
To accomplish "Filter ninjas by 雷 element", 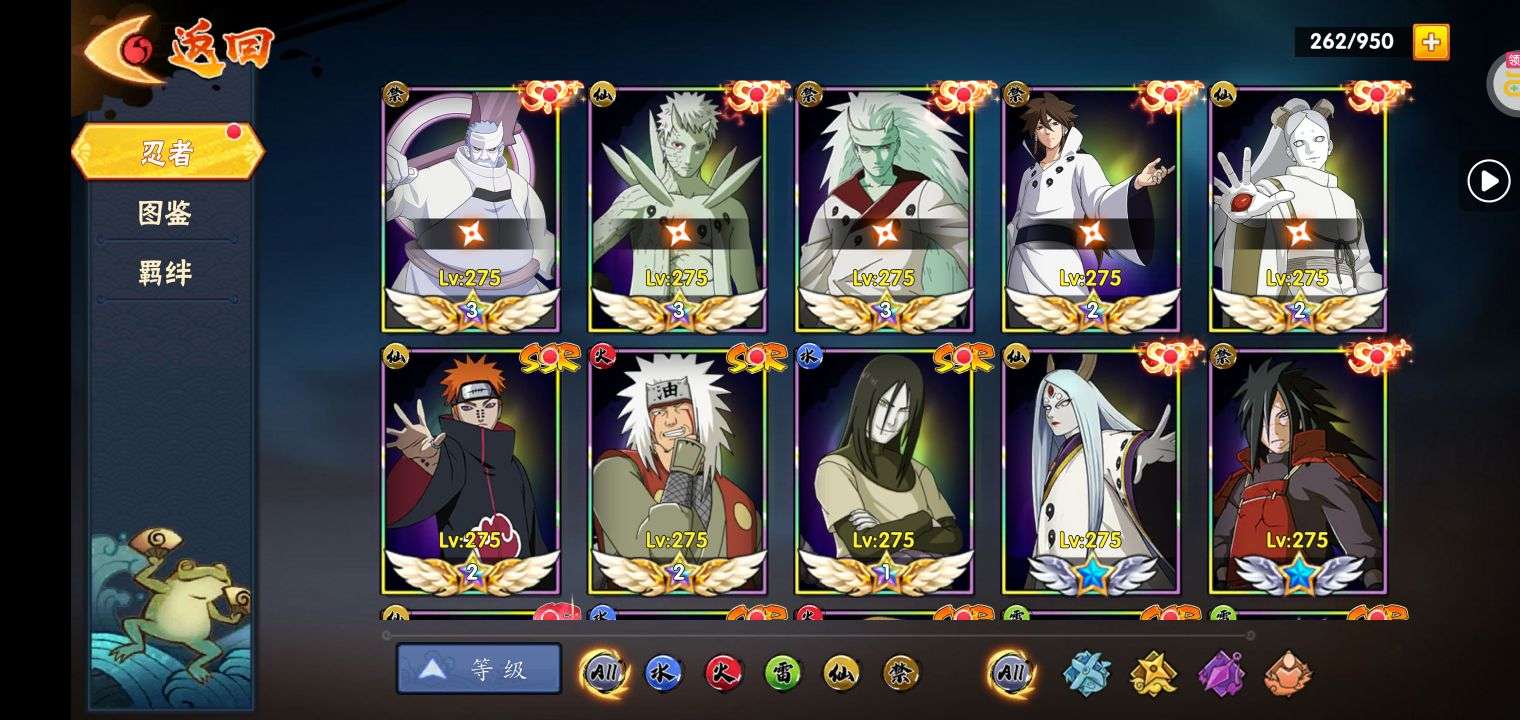I will (x=782, y=673).
